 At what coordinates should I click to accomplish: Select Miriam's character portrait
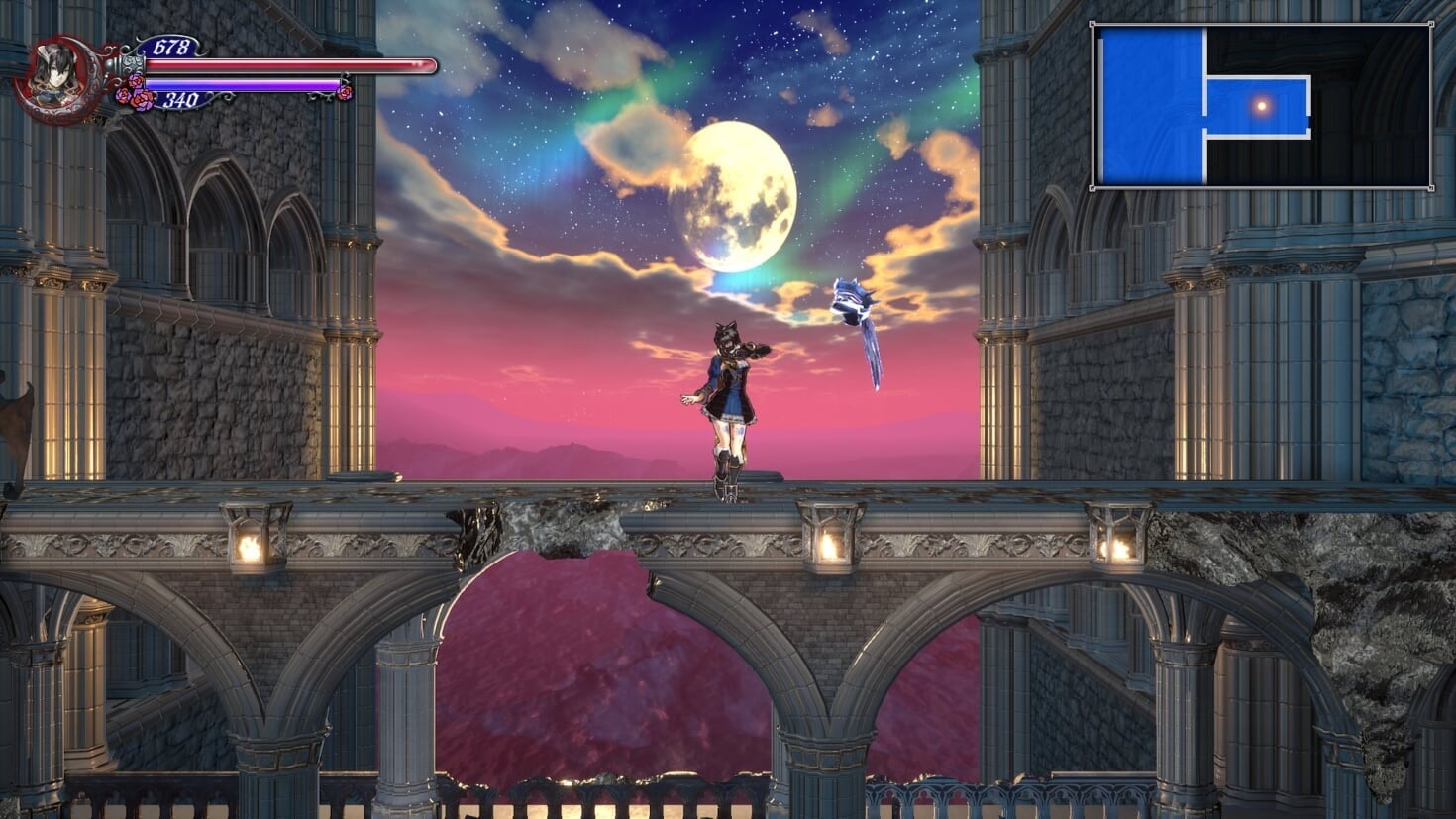[x=59, y=79]
